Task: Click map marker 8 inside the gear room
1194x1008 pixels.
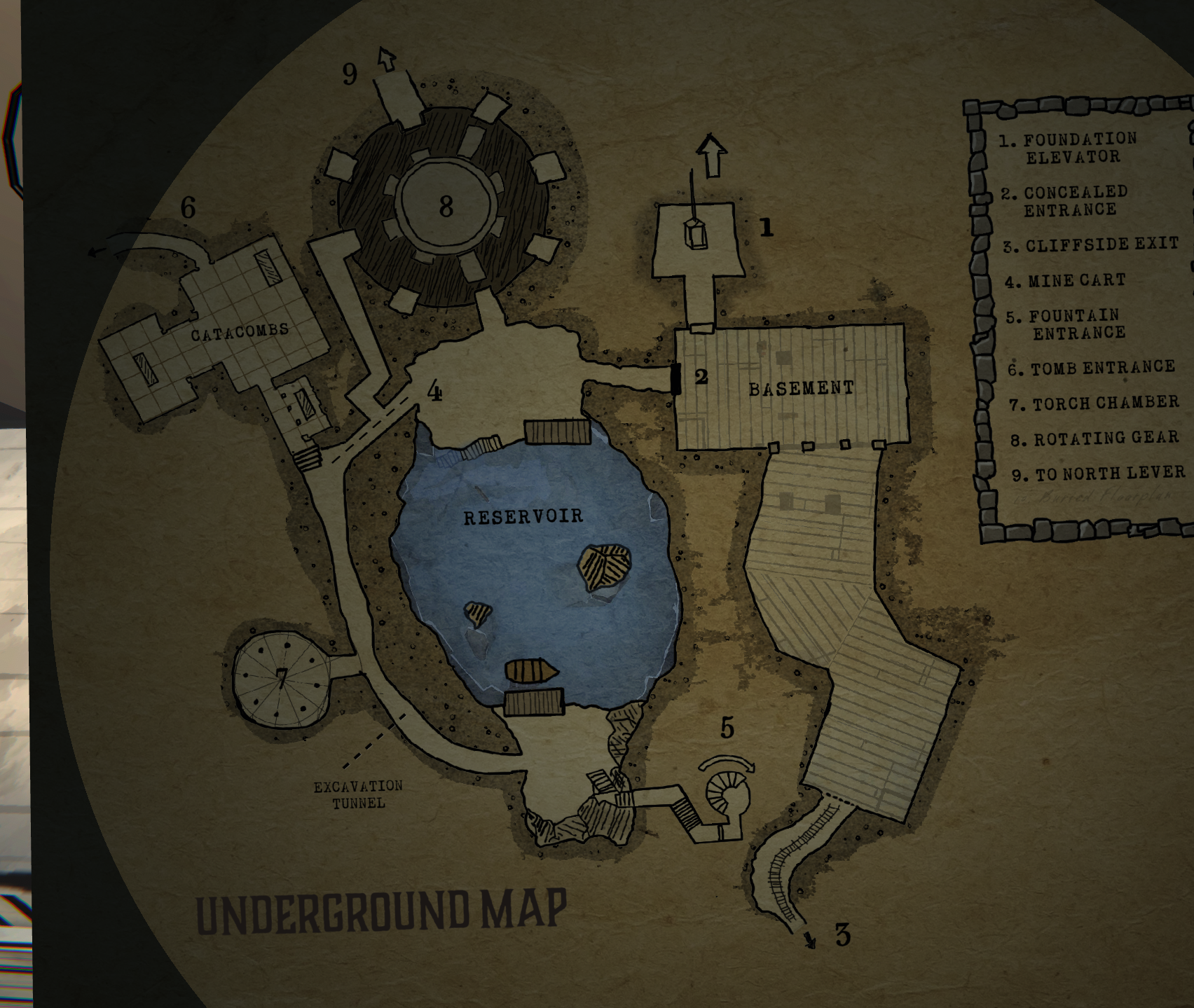Action: click(x=446, y=206)
